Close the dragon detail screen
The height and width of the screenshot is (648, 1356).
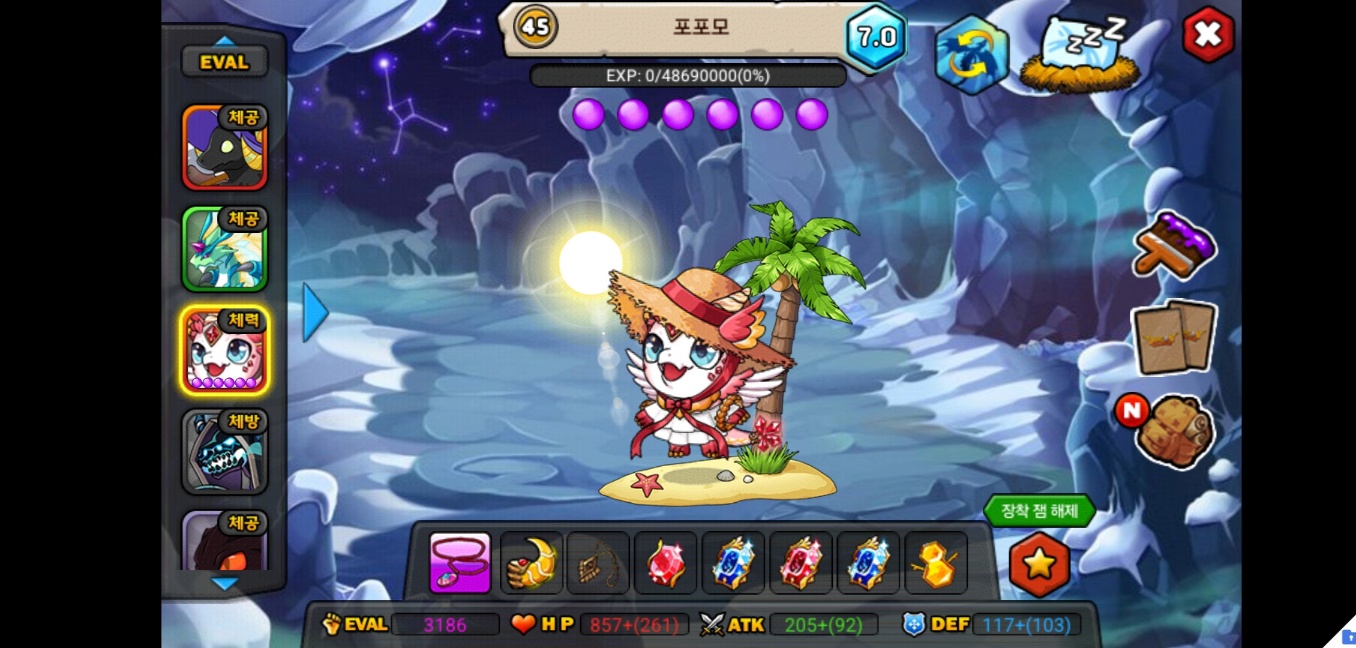click(x=1208, y=35)
